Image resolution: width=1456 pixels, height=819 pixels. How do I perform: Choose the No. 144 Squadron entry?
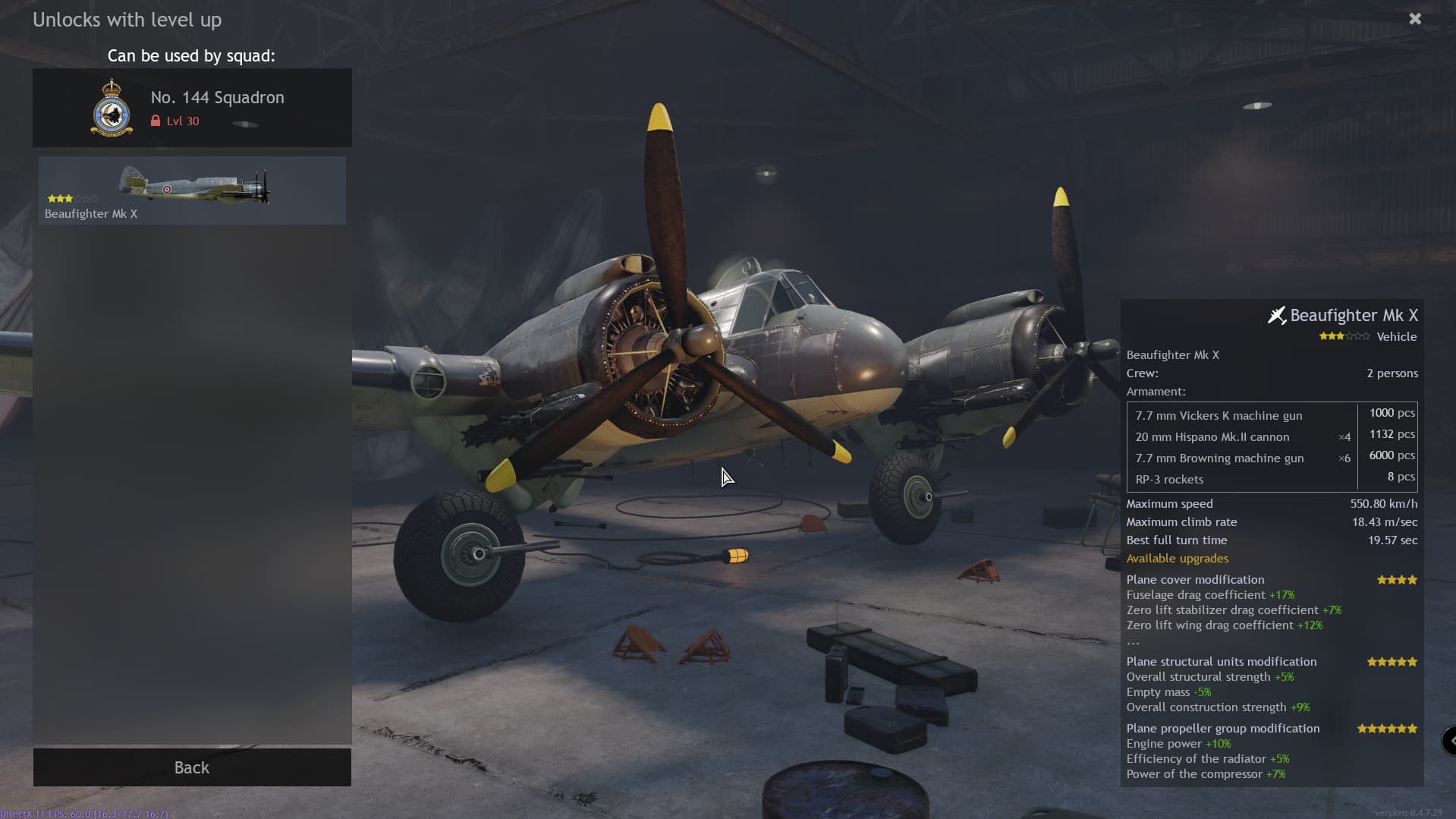click(x=192, y=108)
